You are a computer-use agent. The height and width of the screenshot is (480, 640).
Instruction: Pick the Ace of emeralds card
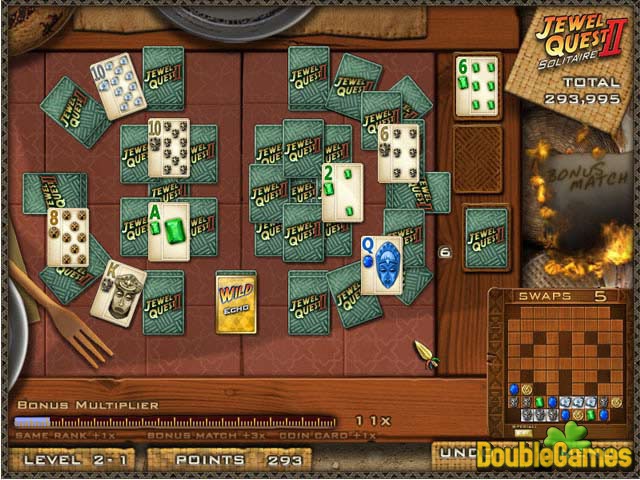coord(168,231)
